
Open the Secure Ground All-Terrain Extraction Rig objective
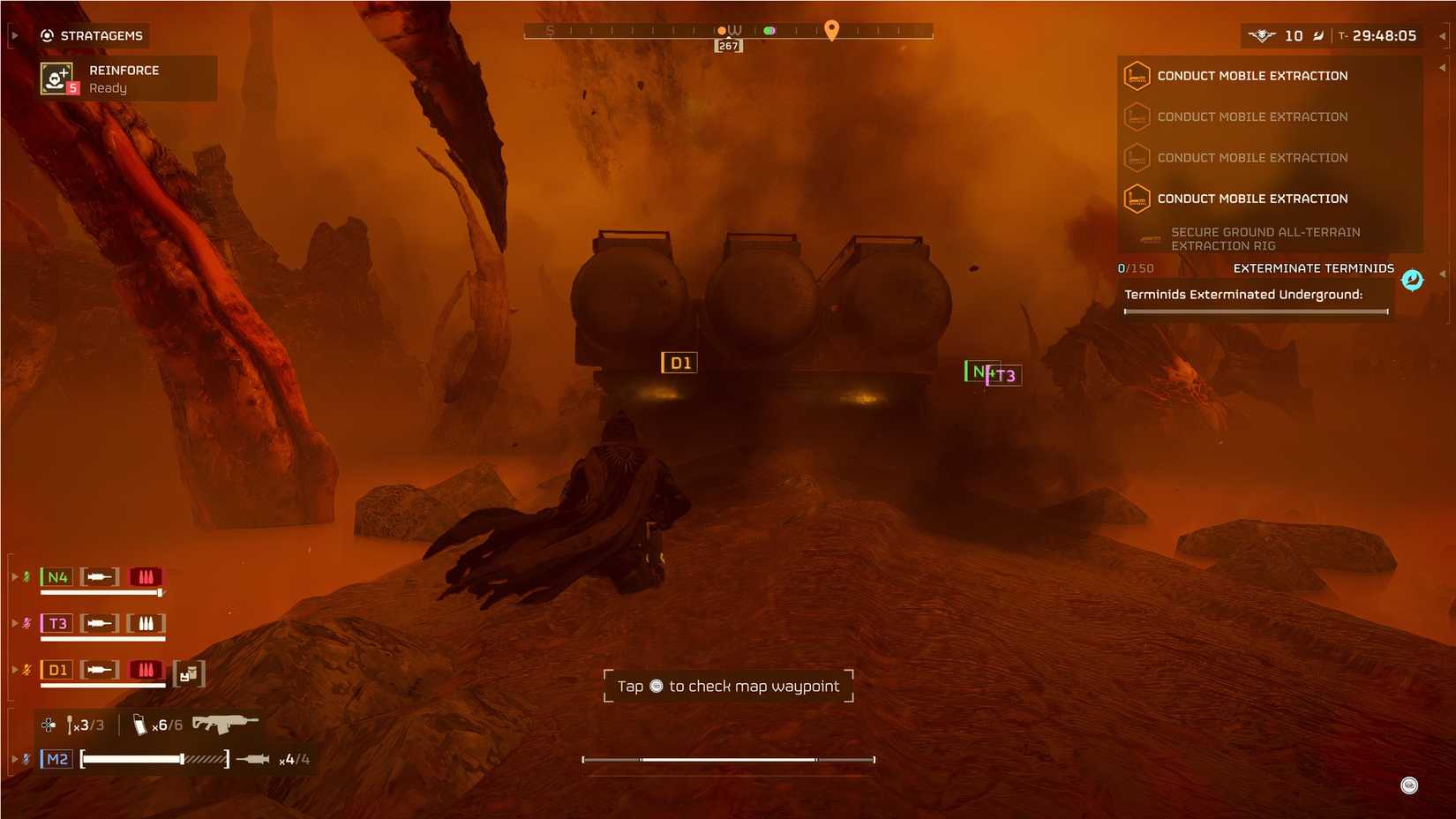coord(1265,238)
